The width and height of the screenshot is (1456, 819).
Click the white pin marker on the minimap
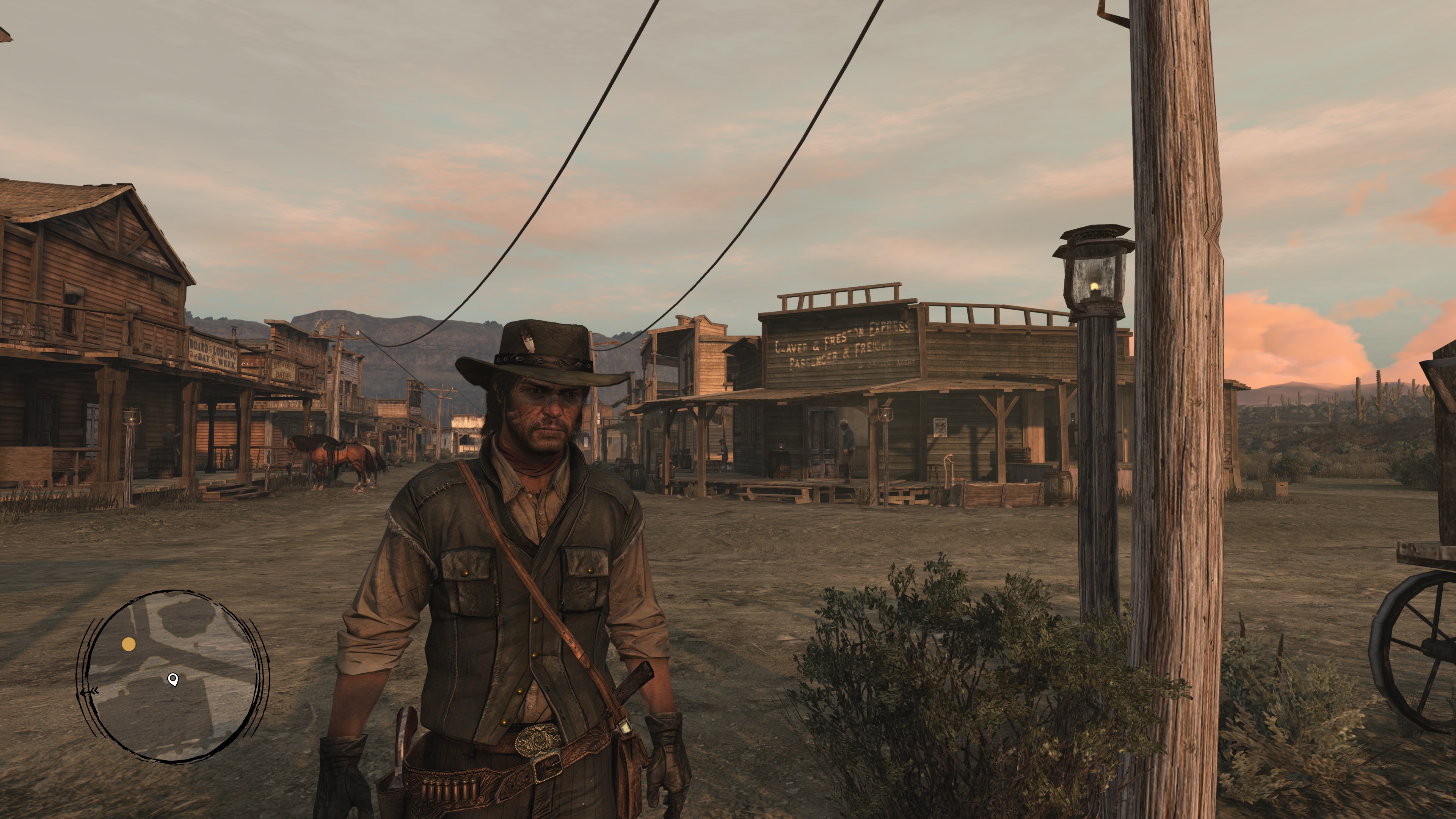pos(173,679)
